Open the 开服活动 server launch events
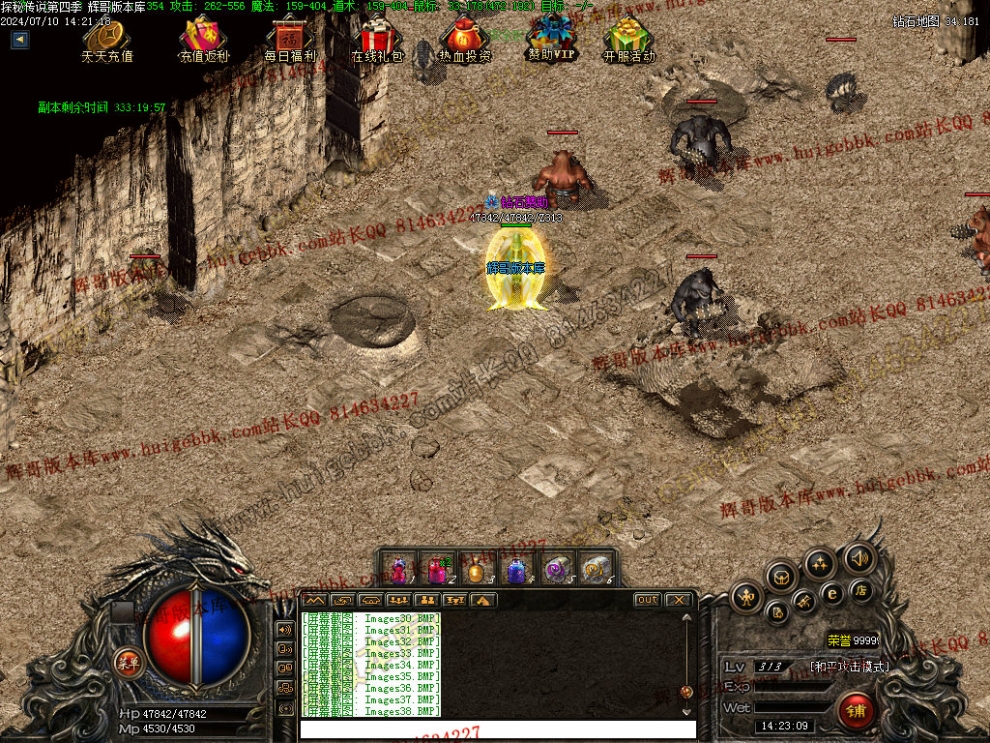 pyautogui.click(x=628, y=38)
